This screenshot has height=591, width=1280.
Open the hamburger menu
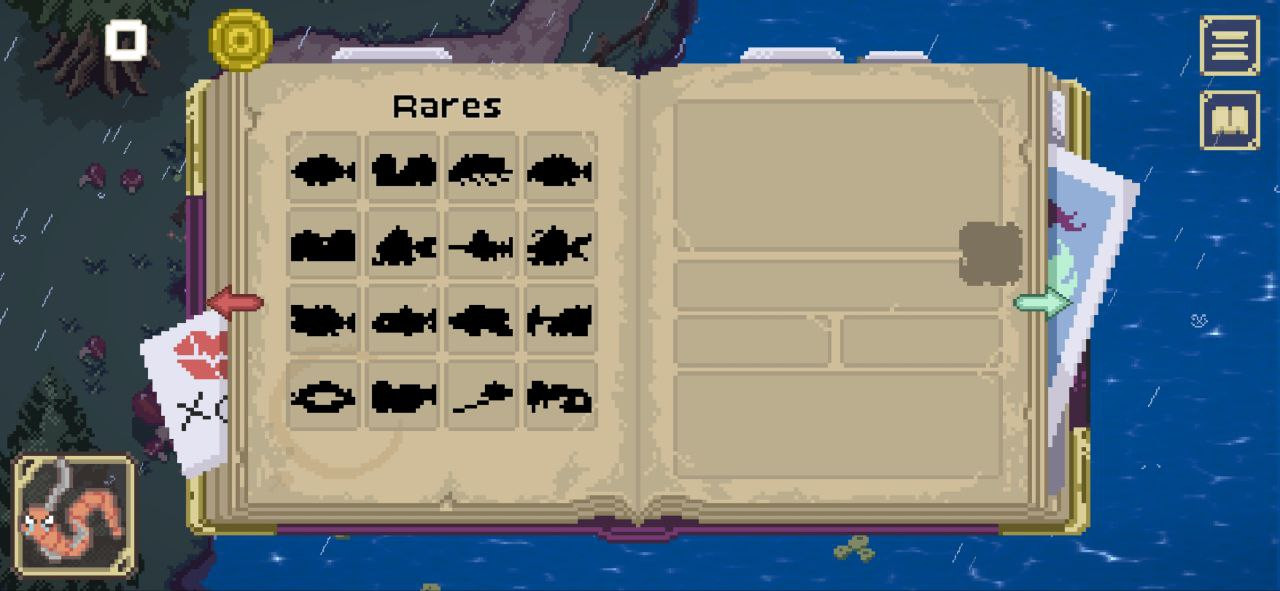tap(1229, 45)
